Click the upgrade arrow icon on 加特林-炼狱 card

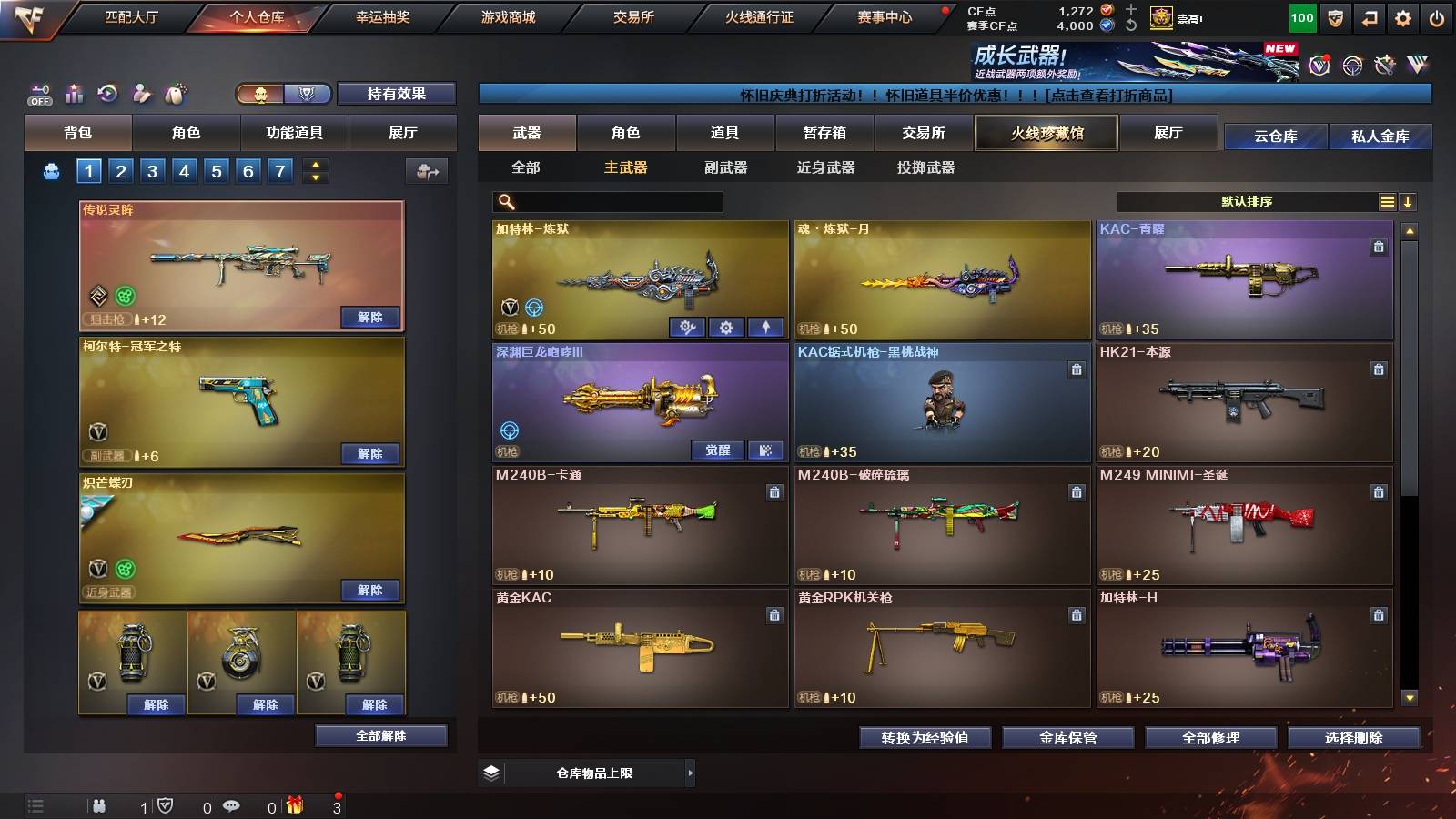763,326
